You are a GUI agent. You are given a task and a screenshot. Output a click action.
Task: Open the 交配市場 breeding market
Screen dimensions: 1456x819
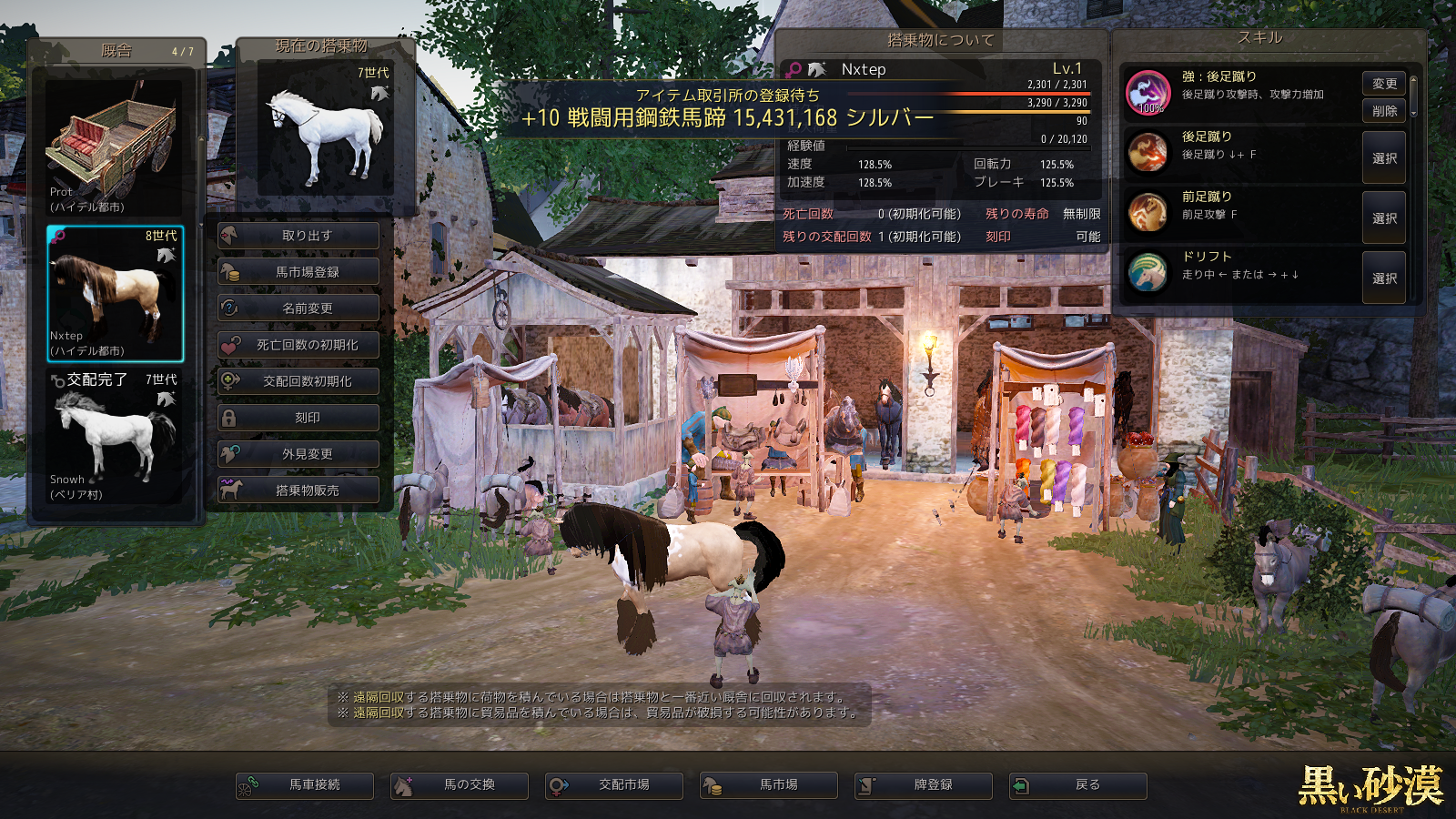pyautogui.click(x=614, y=785)
